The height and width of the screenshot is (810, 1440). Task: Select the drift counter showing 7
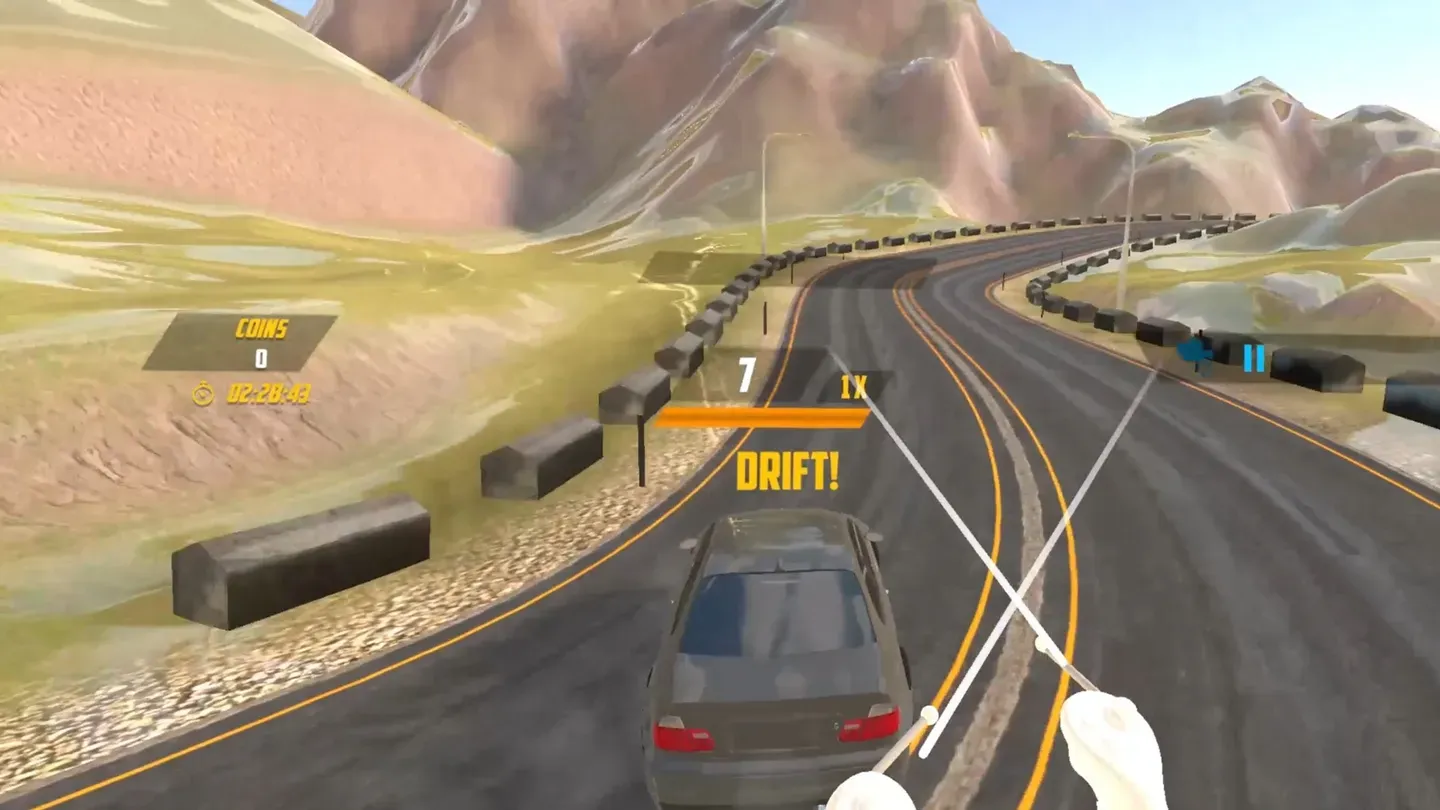click(744, 375)
